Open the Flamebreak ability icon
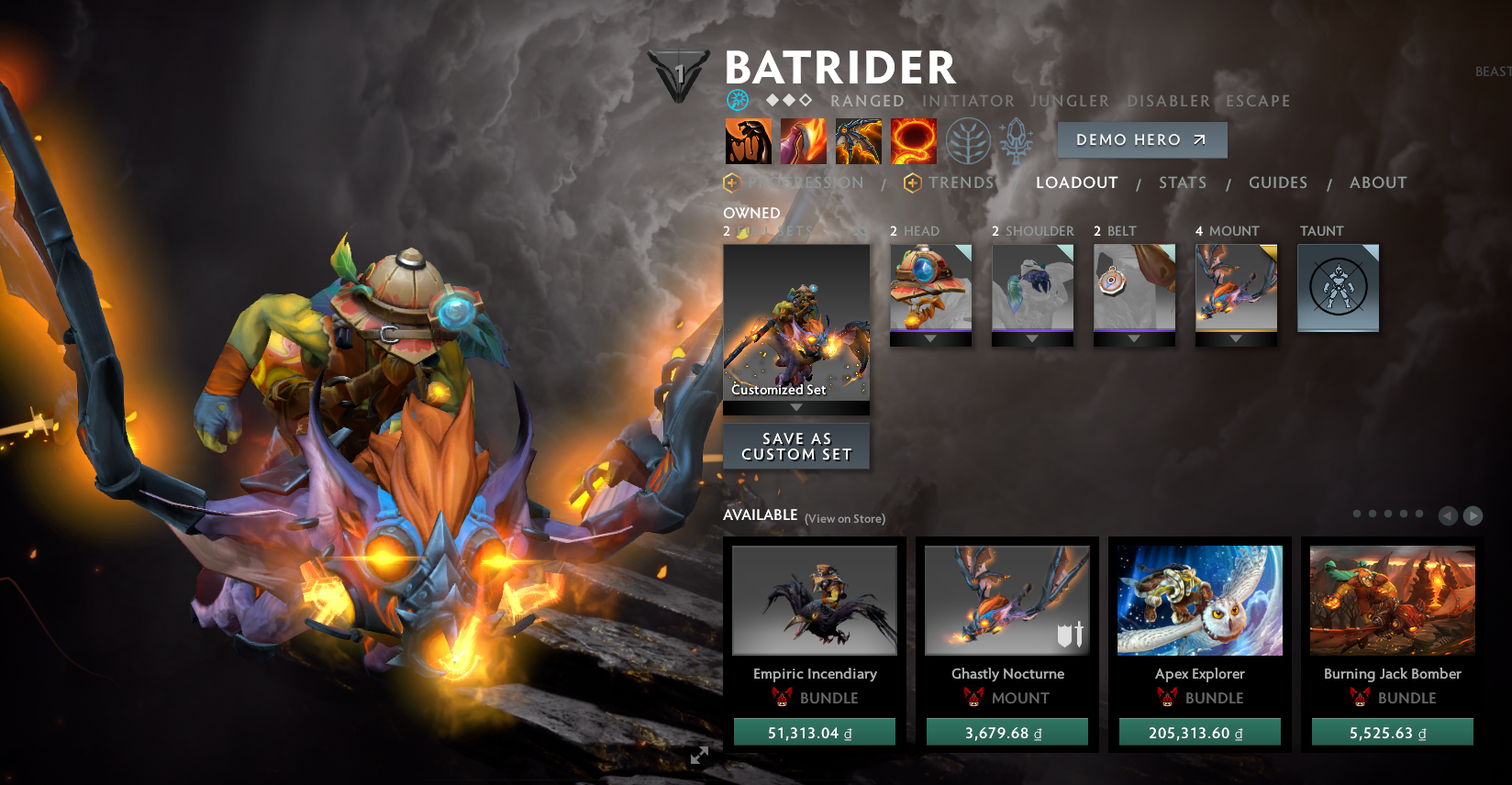Viewport: 1512px width, 785px height. [x=803, y=140]
